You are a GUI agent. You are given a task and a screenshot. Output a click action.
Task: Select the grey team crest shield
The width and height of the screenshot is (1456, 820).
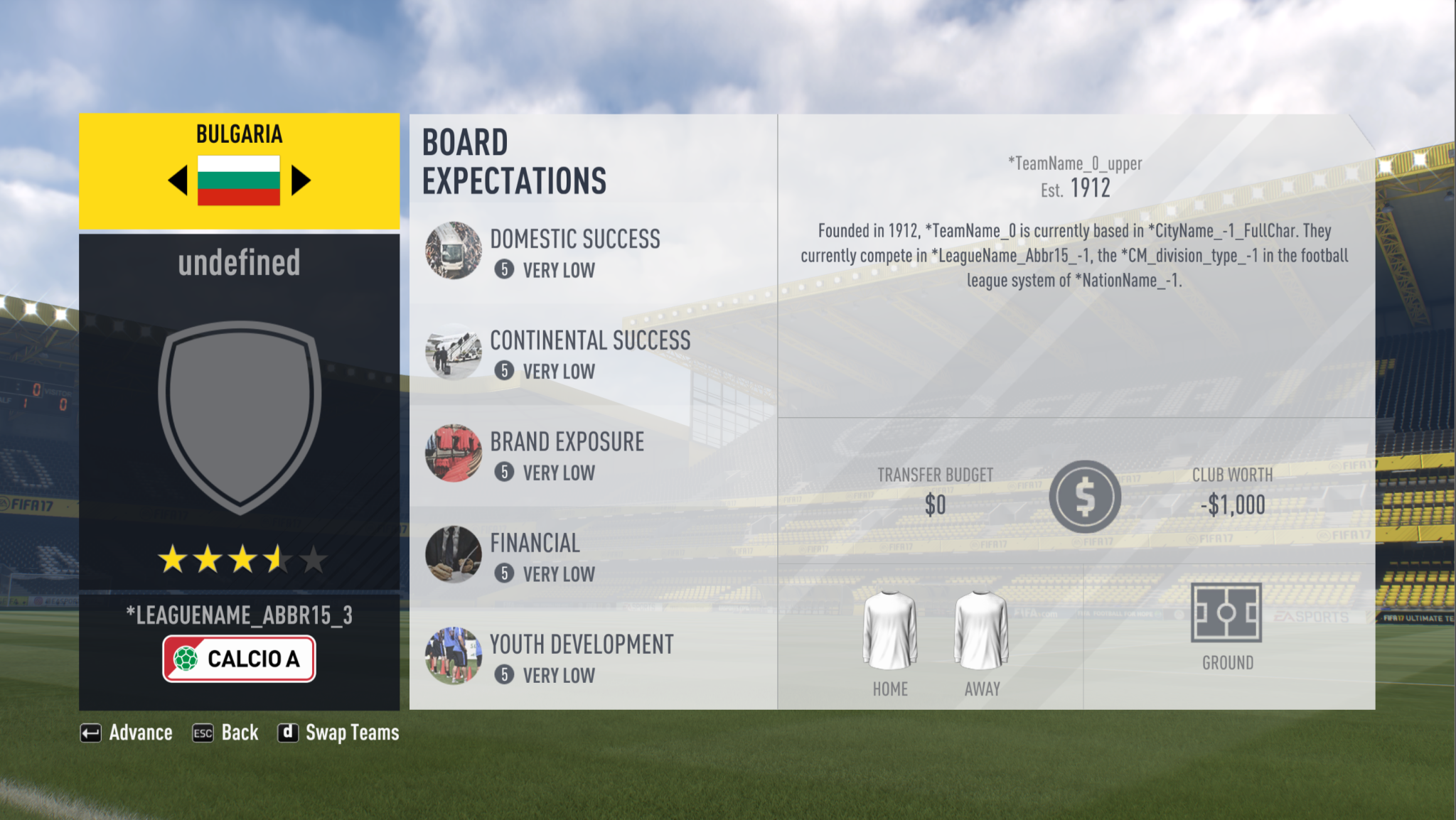[x=240, y=416]
